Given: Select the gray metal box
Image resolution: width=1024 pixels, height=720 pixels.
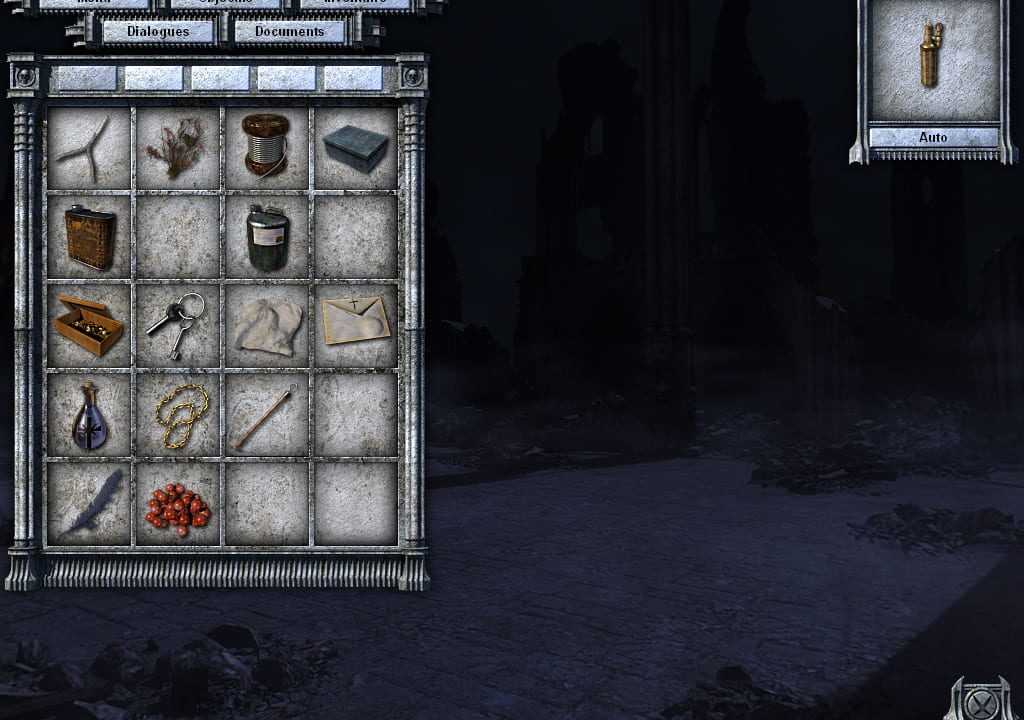Looking at the screenshot, I should point(355,149).
